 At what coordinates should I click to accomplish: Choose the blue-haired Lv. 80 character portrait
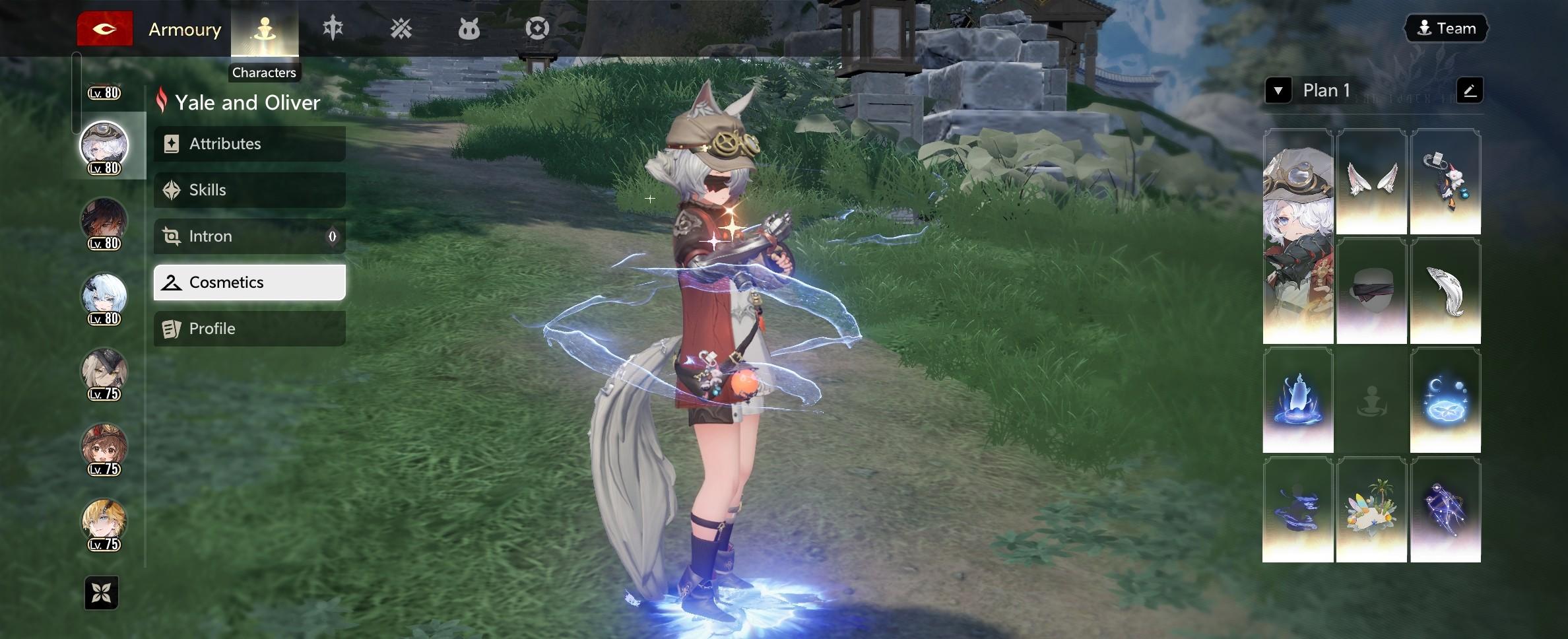point(104,296)
